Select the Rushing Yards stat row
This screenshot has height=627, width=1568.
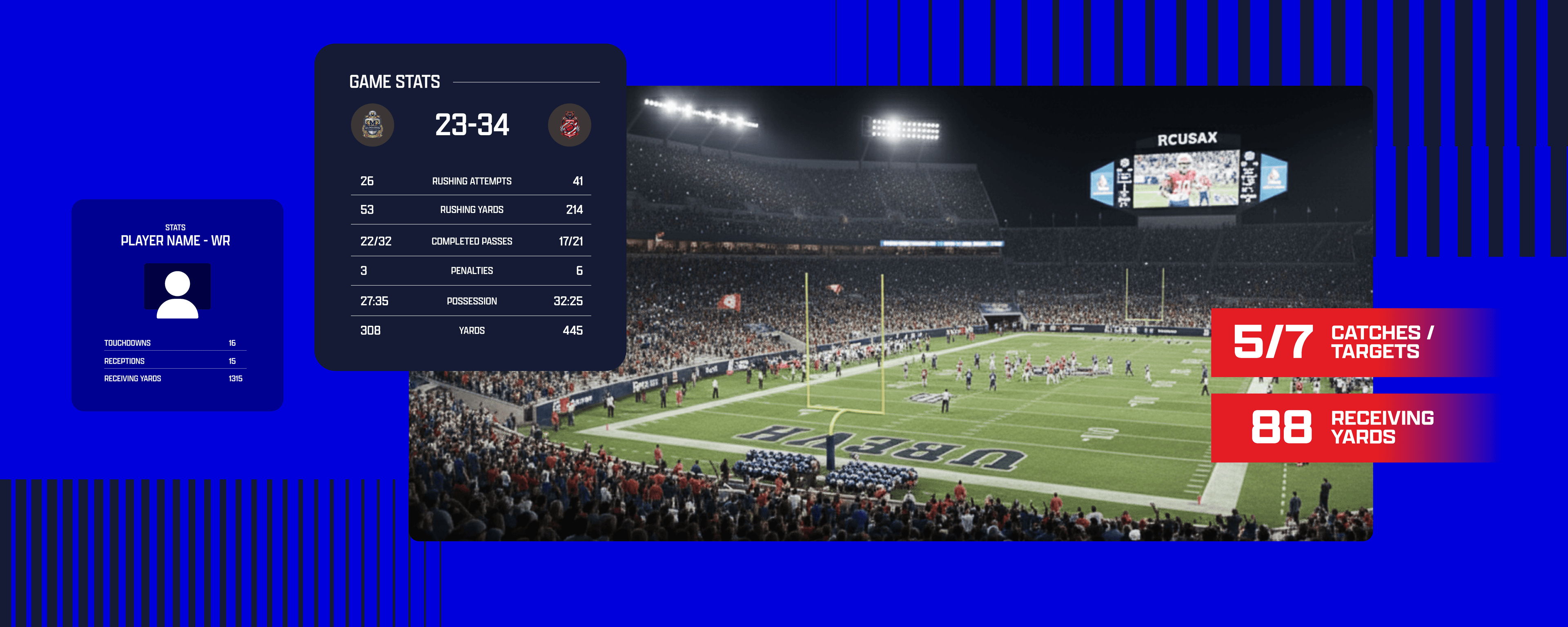[x=471, y=209]
